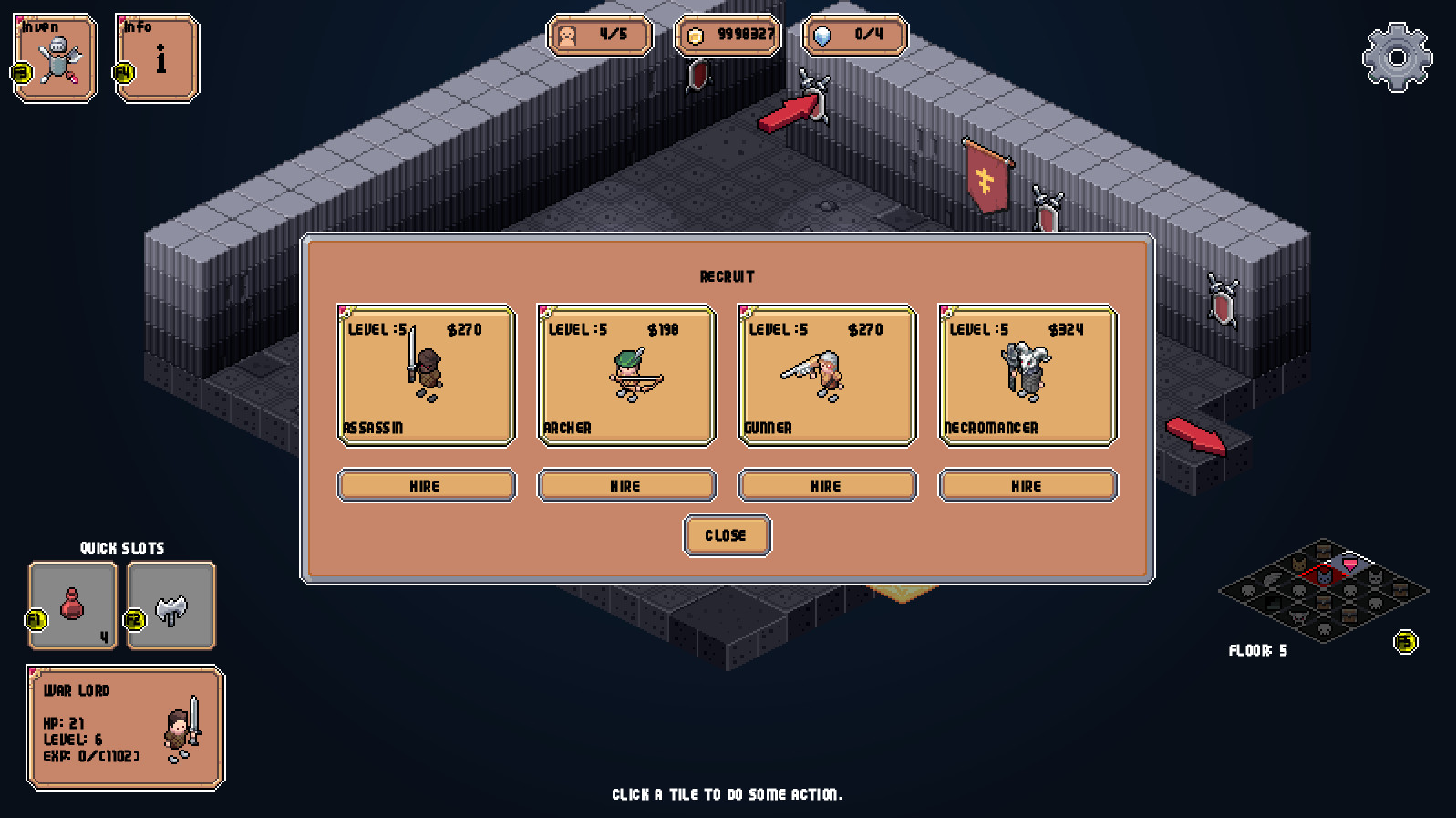Open the Info panel icon
This screenshot has height=818, width=1456.
160,57
